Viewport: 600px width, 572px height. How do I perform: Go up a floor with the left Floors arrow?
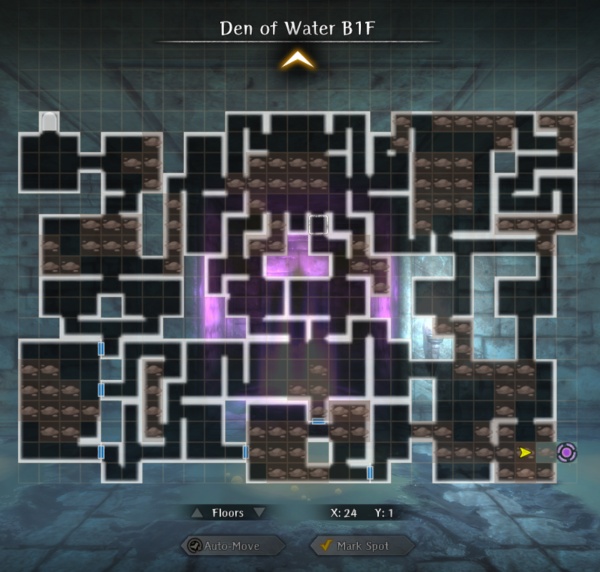pos(197,513)
